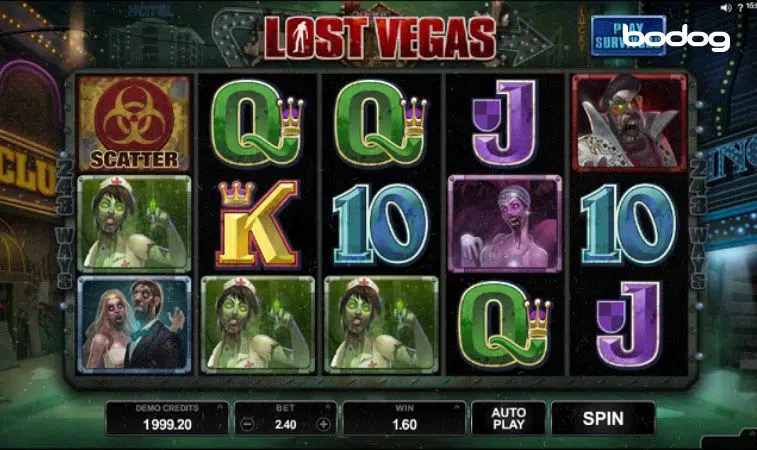The image size is (757, 450).
Task: Start Auto Play mode
Action: [509, 417]
